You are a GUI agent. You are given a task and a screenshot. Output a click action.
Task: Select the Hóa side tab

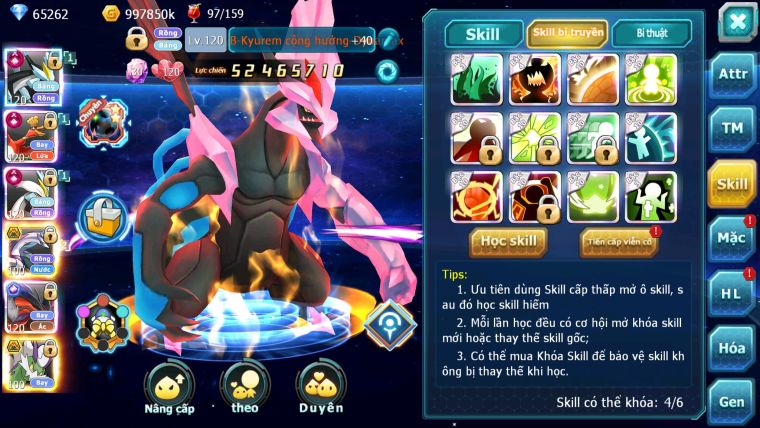732,348
